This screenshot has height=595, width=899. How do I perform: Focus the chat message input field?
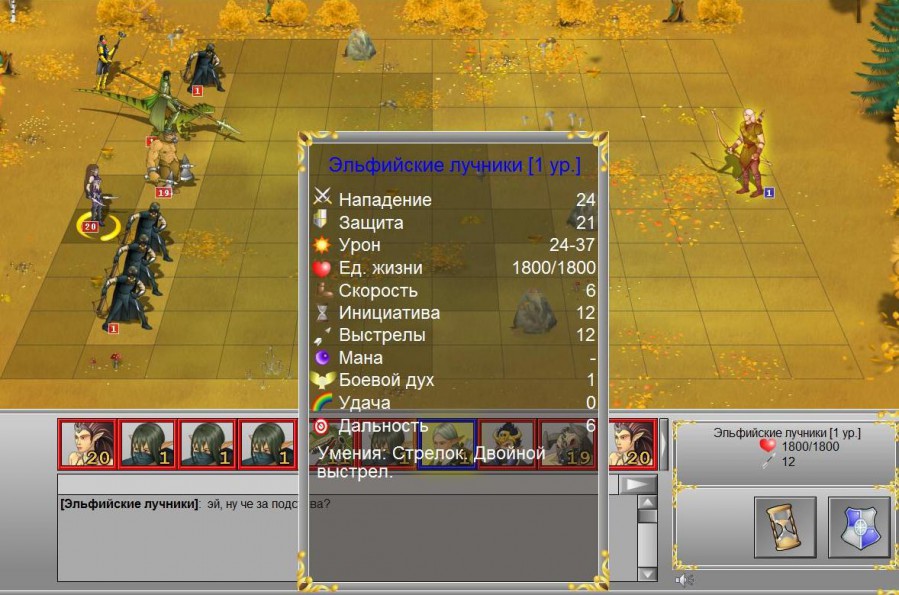[x=180, y=484]
